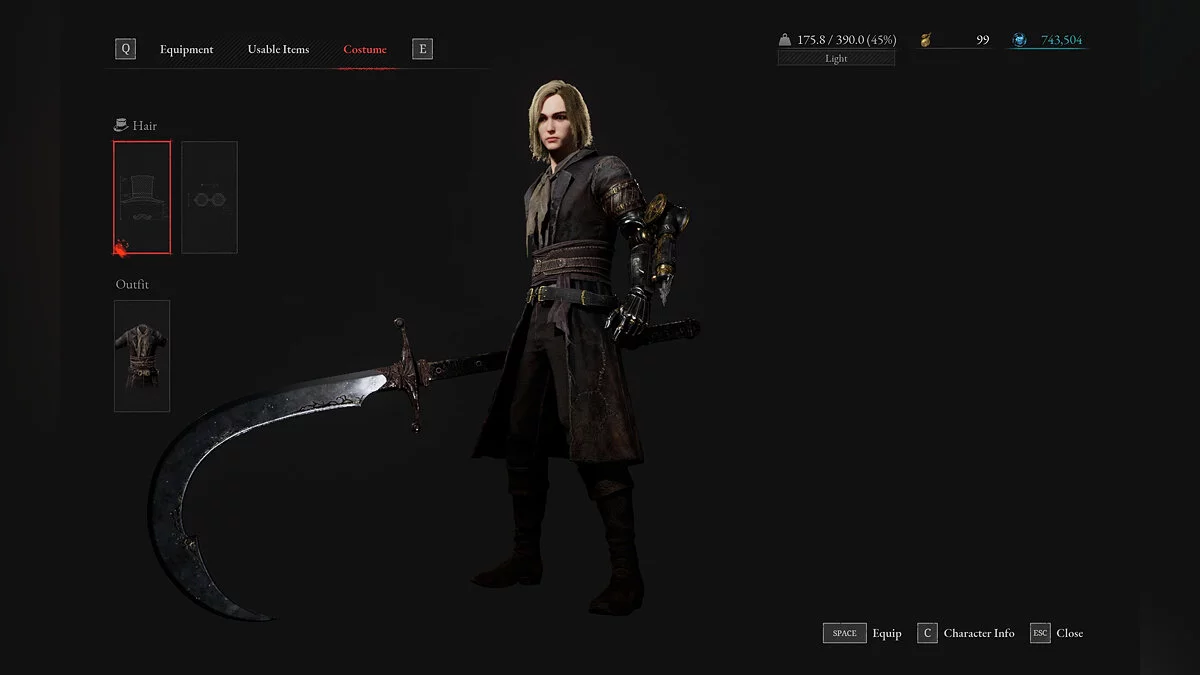
Task: Select the top hat hair slot
Action: point(142,197)
